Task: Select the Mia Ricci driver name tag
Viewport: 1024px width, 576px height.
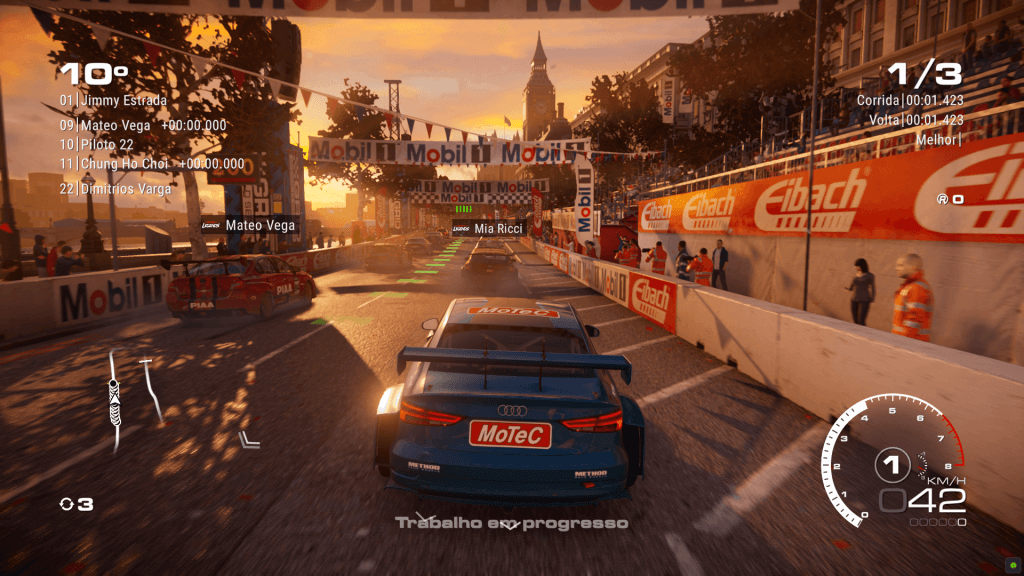Action: [x=489, y=229]
